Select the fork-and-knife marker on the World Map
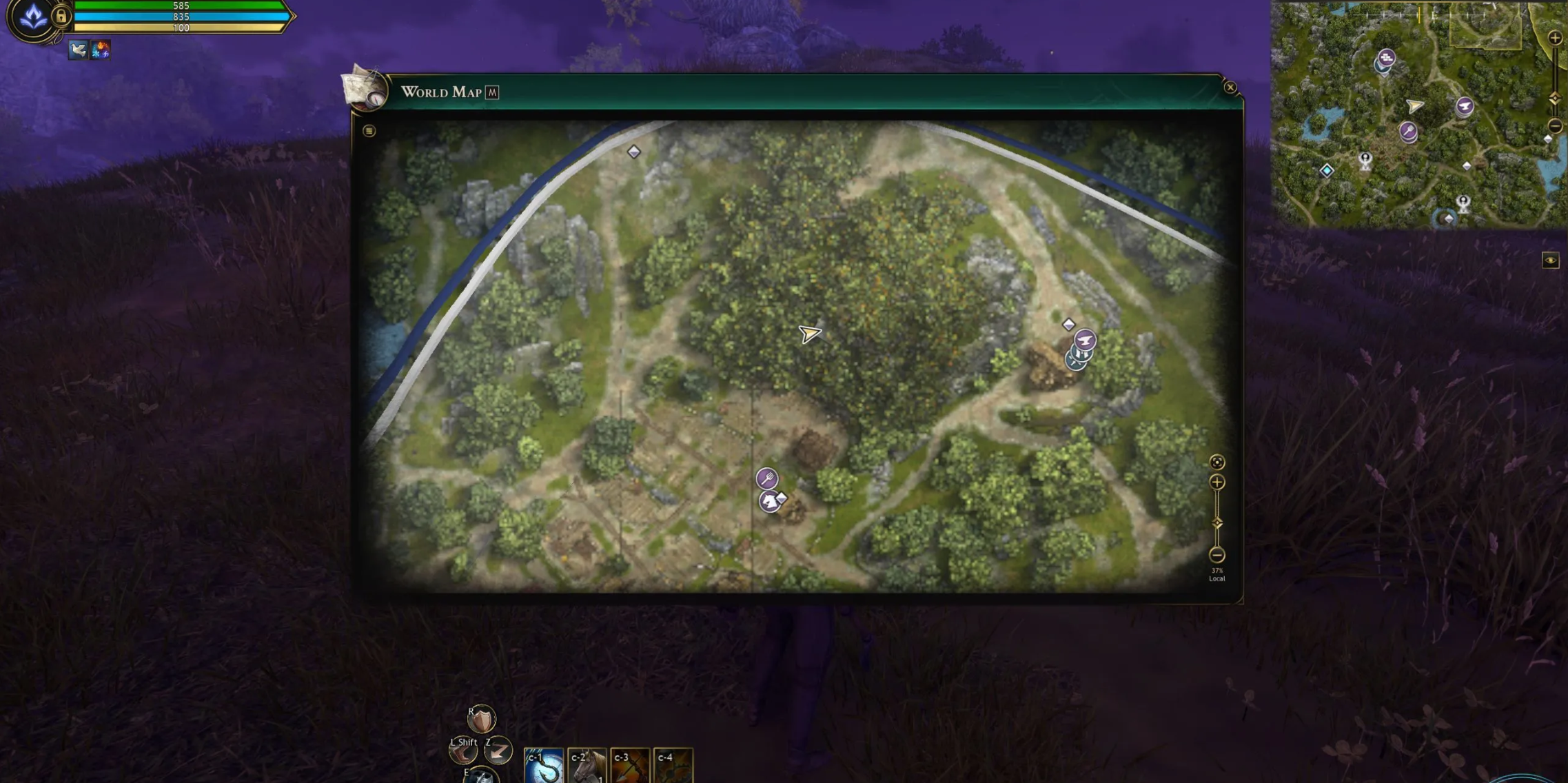Viewport: 1568px width, 783px height. click(767, 478)
